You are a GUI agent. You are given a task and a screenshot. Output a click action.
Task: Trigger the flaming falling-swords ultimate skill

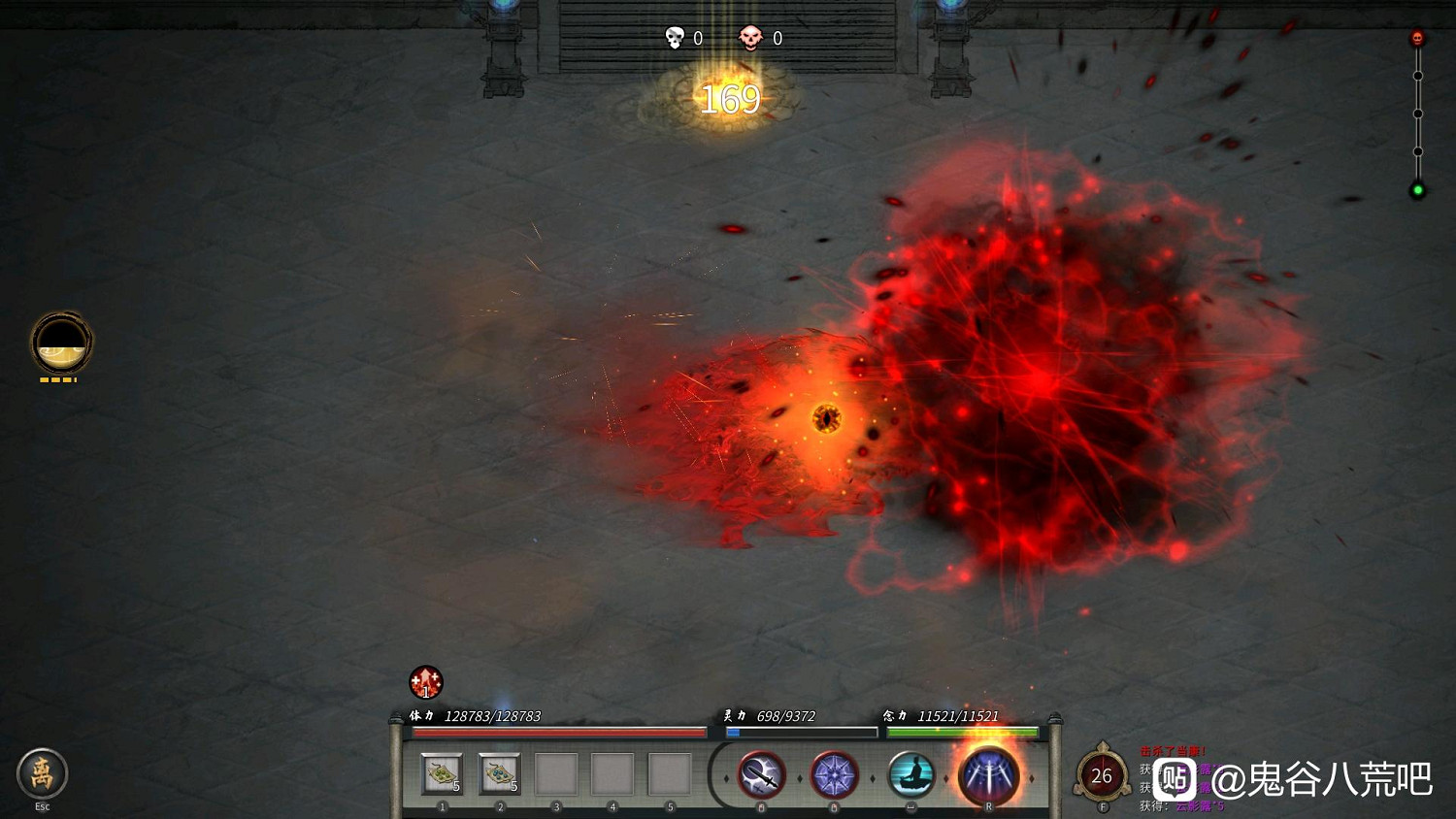988,775
